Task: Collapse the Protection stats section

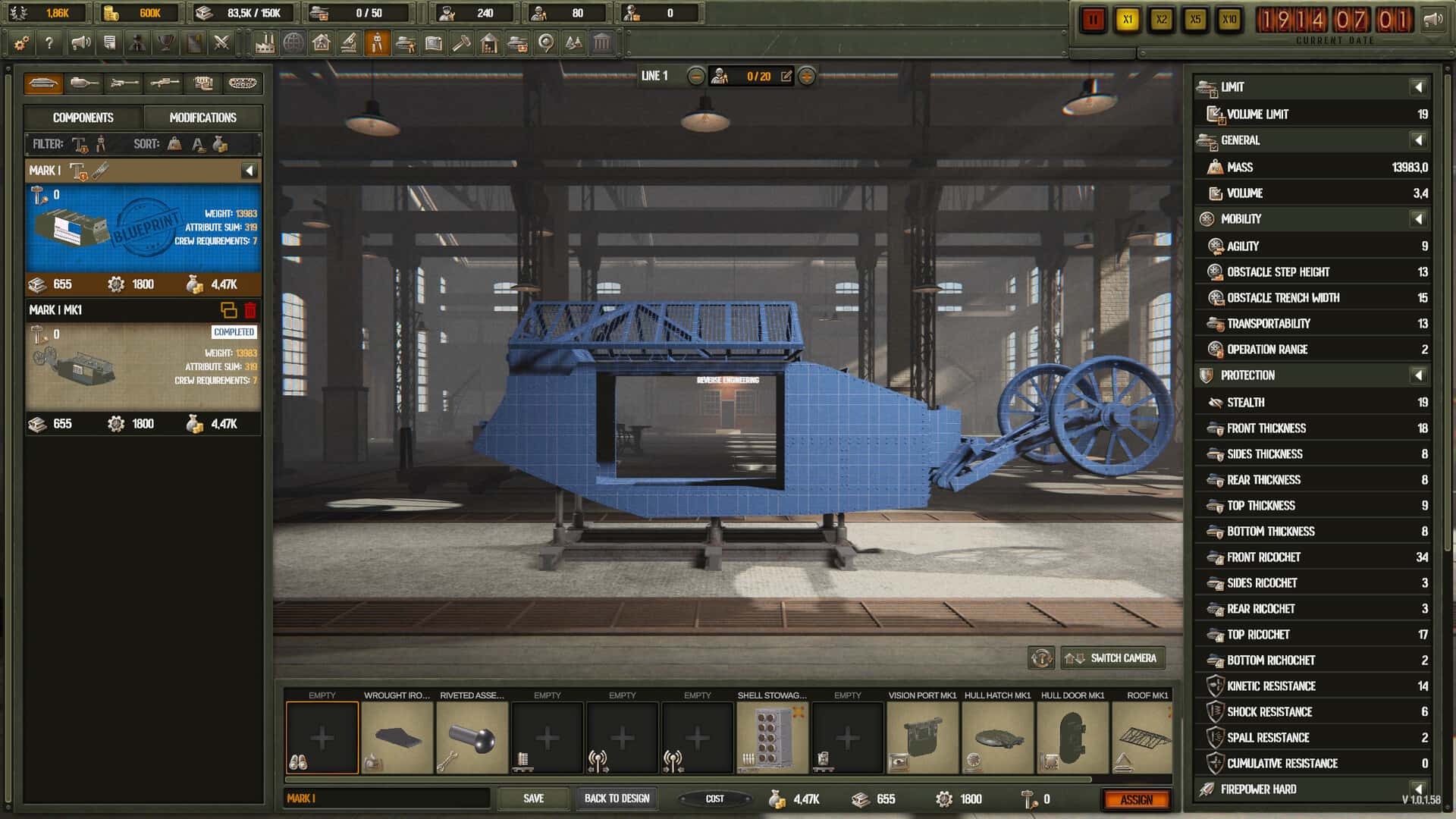Action: 1417,375
